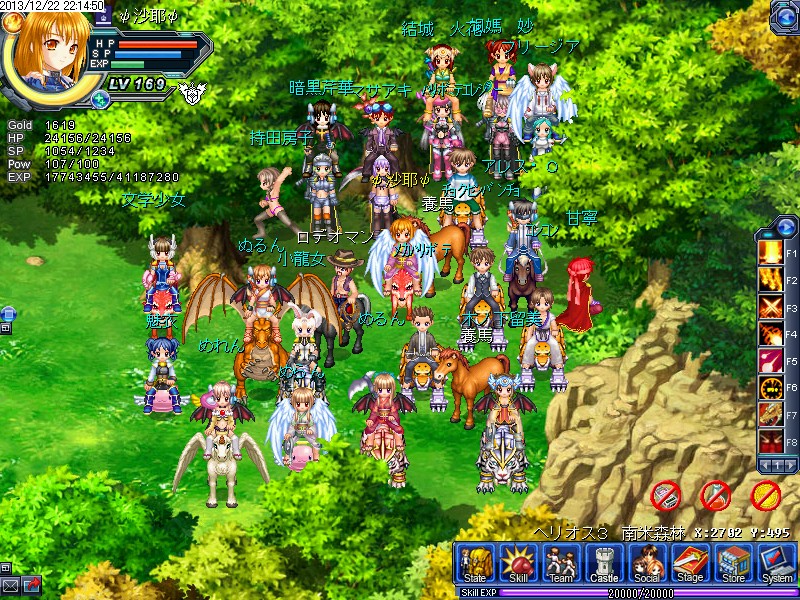Activate the F8 red skill slot
800x600 pixels.
tap(770, 440)
